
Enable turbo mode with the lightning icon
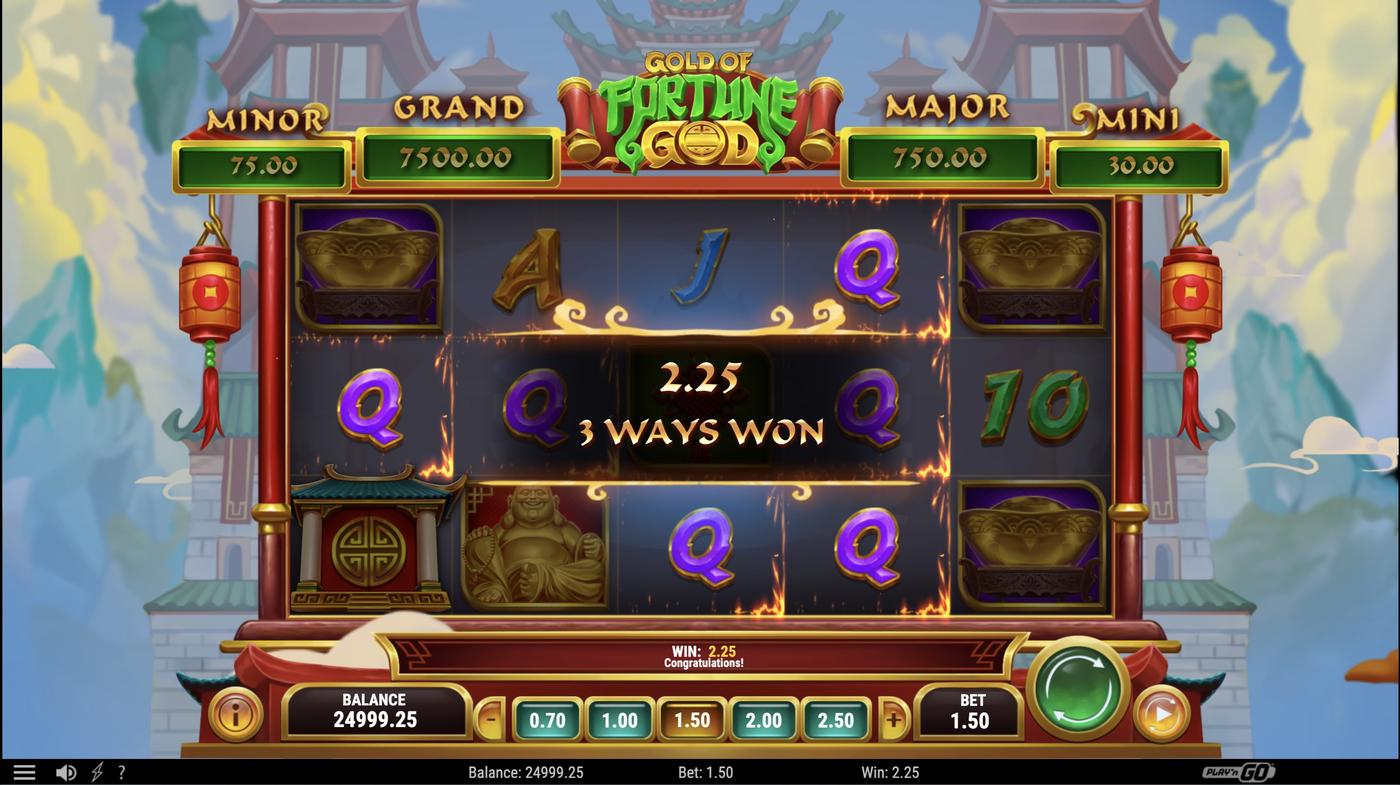pyautogui.click(x=96, y=771)
